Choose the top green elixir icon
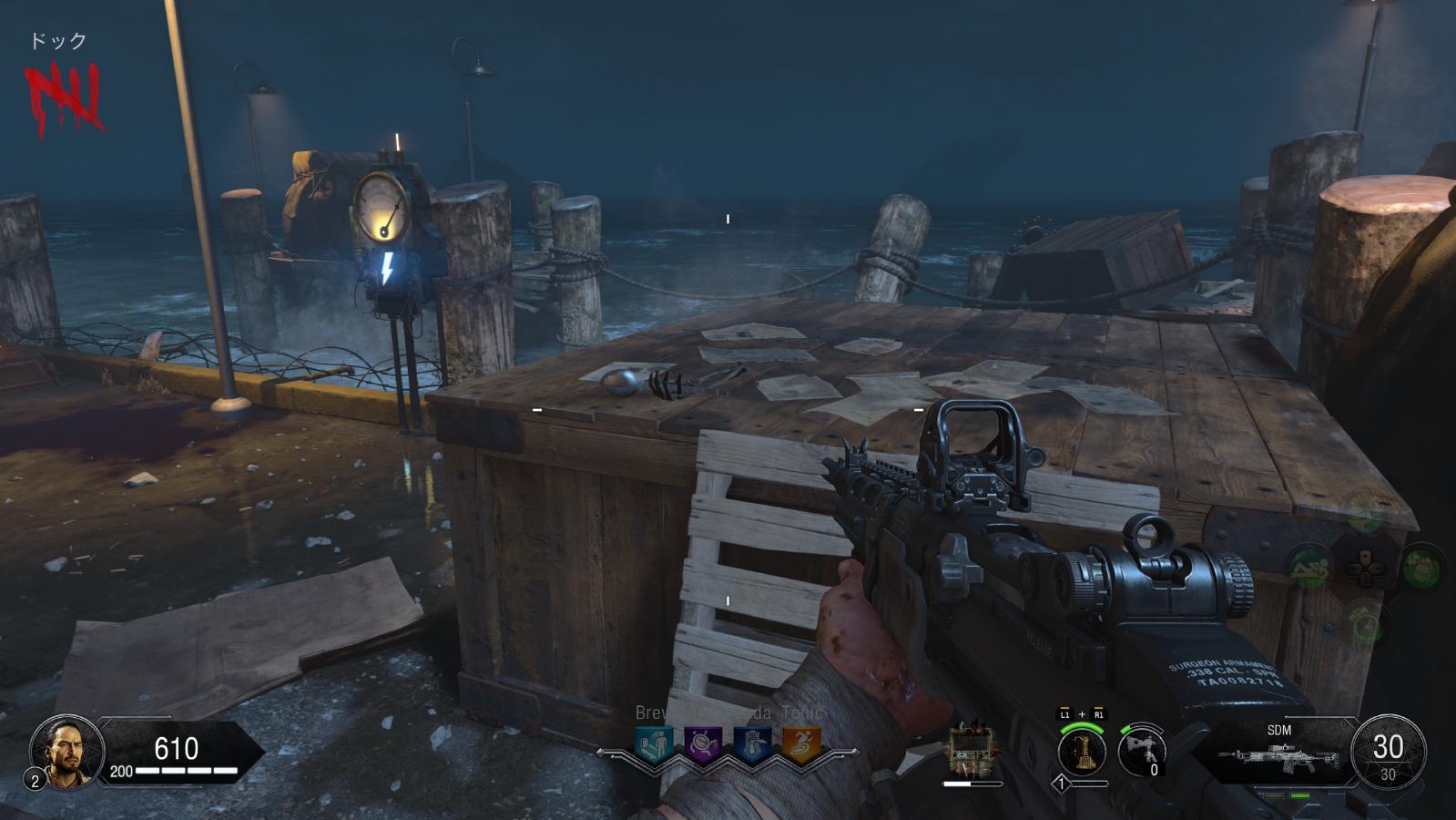The width and height of the screenshot is (1456, 820). [x=1365, y=514]
